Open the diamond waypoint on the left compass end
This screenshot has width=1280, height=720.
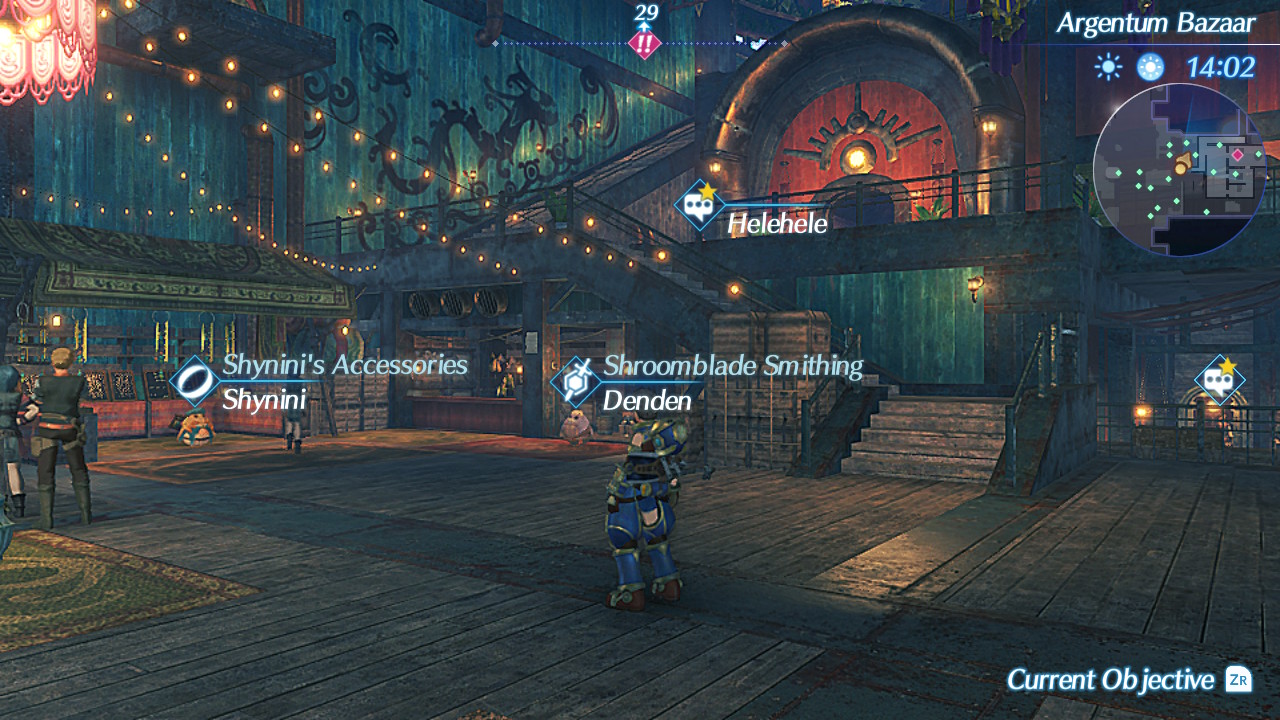[495, 43]
